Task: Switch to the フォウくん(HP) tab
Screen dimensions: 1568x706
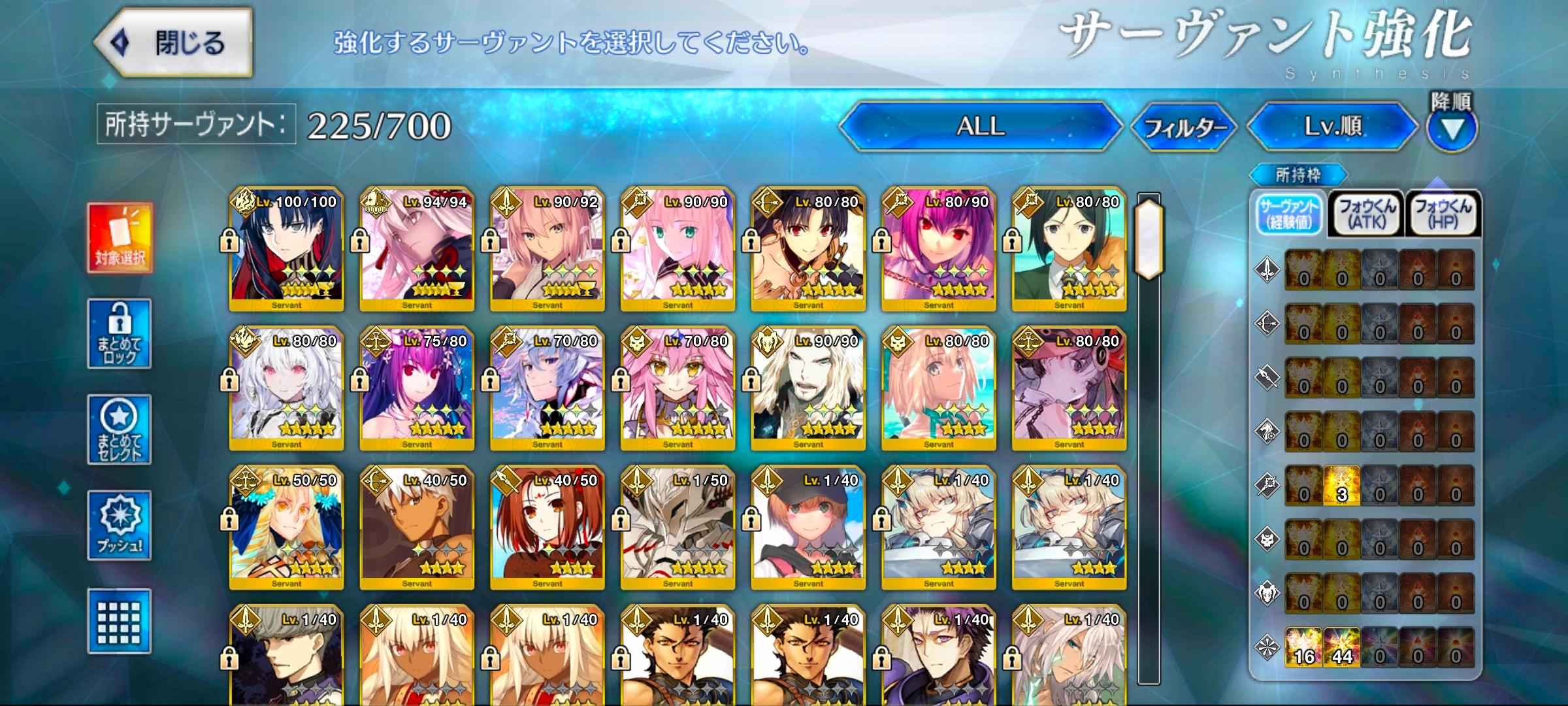Action: coord(1443,213)
